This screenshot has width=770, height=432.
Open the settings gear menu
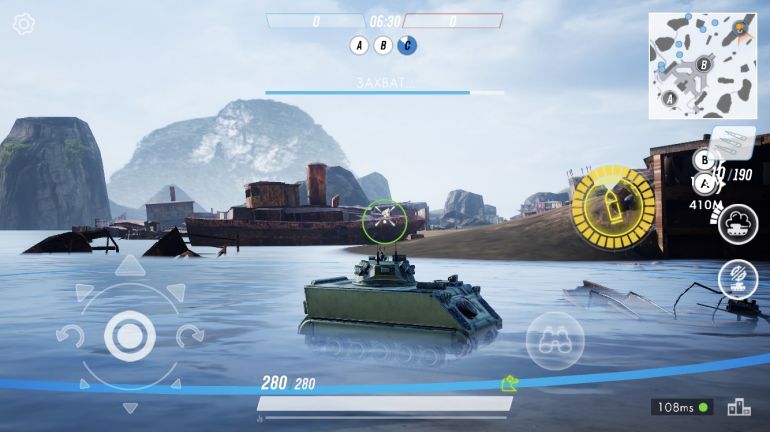(x=23, y=24)
